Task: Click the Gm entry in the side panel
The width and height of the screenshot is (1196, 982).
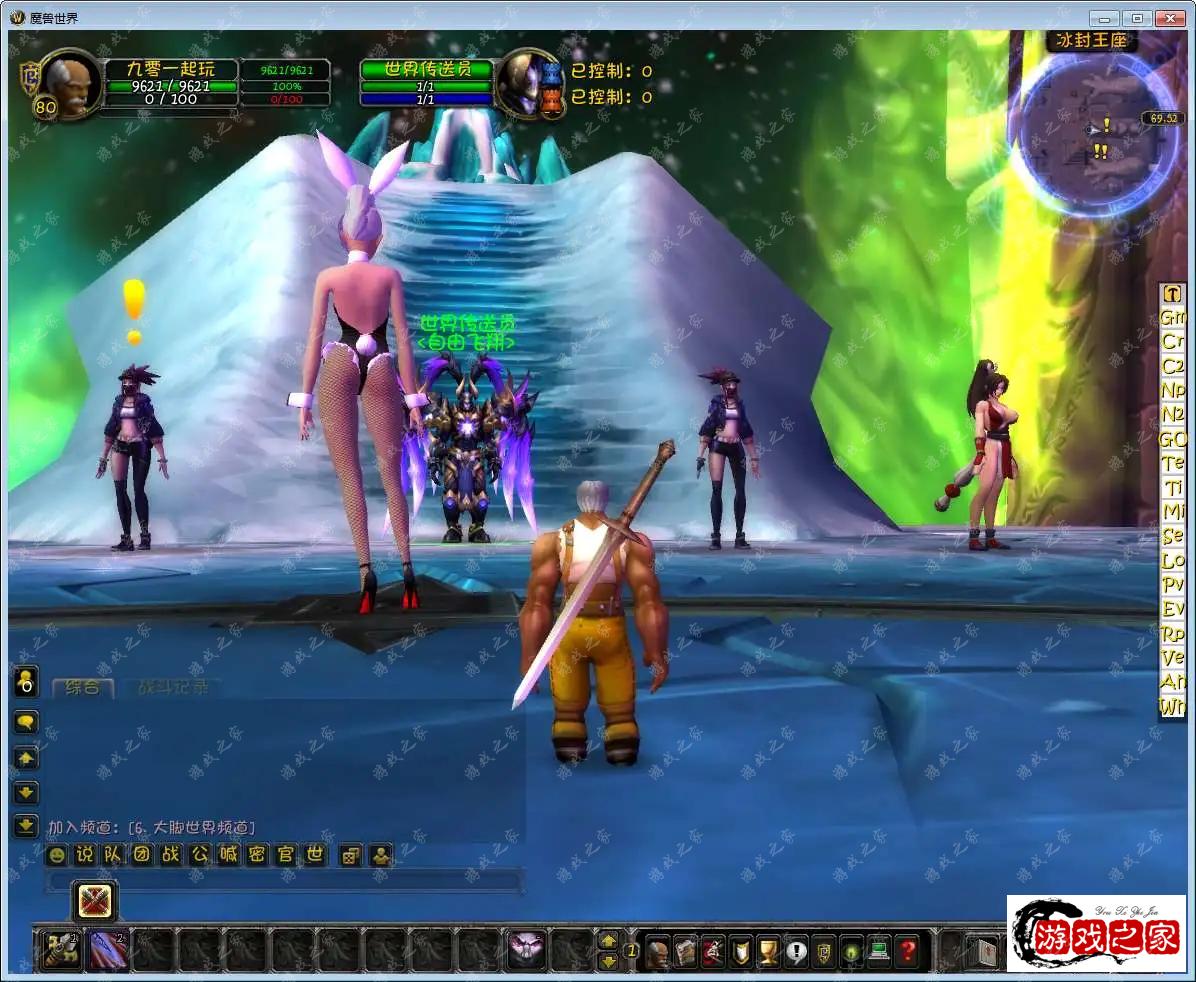Action: click(x=1172, y=317)
